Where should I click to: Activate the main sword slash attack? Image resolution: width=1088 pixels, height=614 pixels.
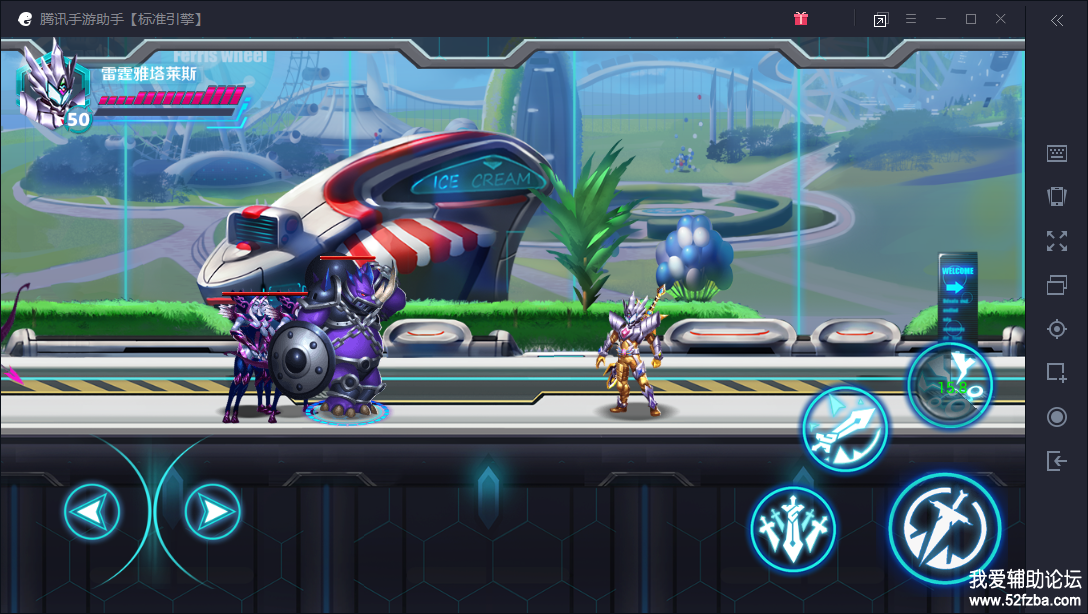(944, 527)
